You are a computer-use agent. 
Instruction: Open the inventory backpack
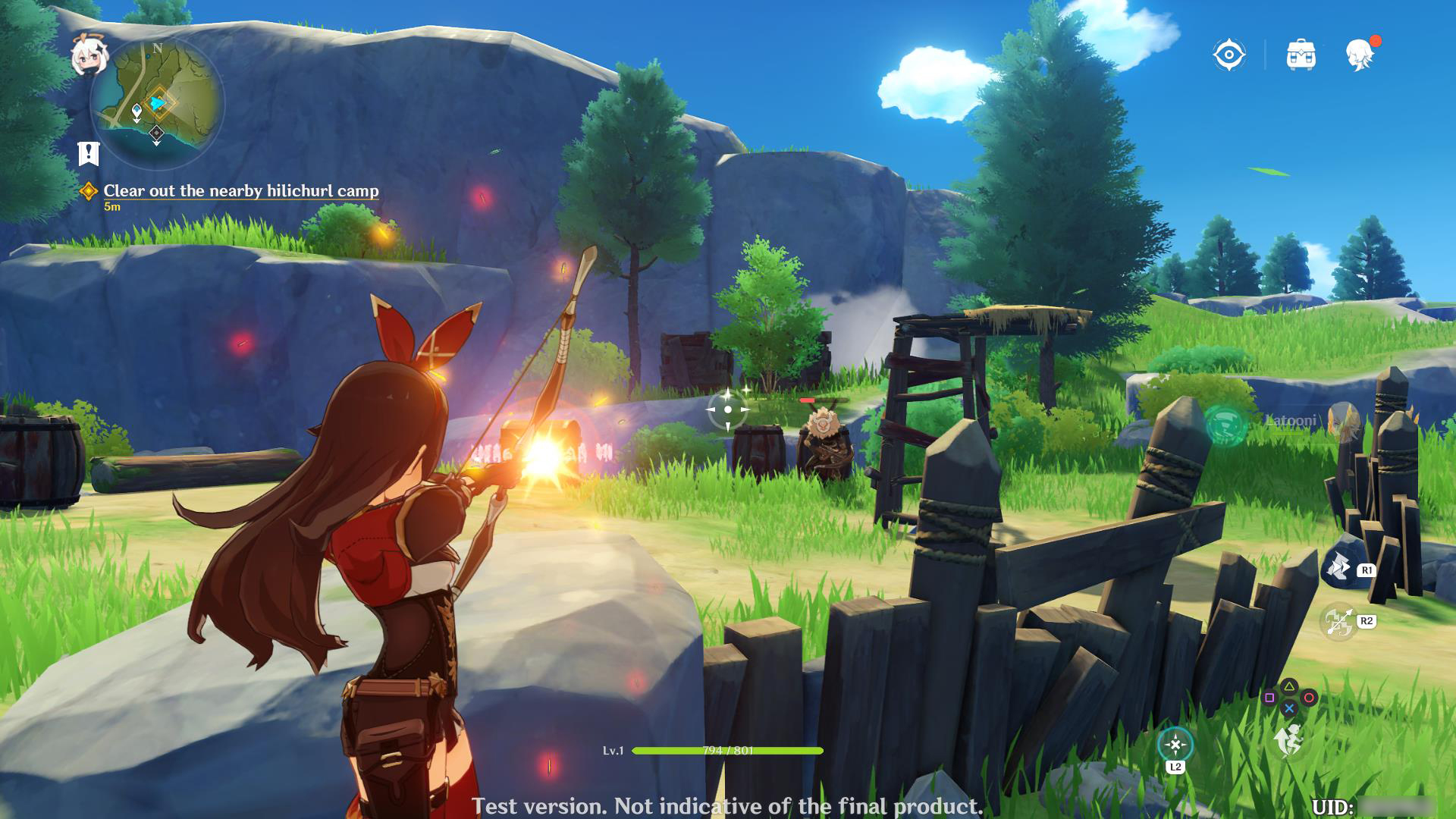pyautogui.click(x=1301, y=55)
